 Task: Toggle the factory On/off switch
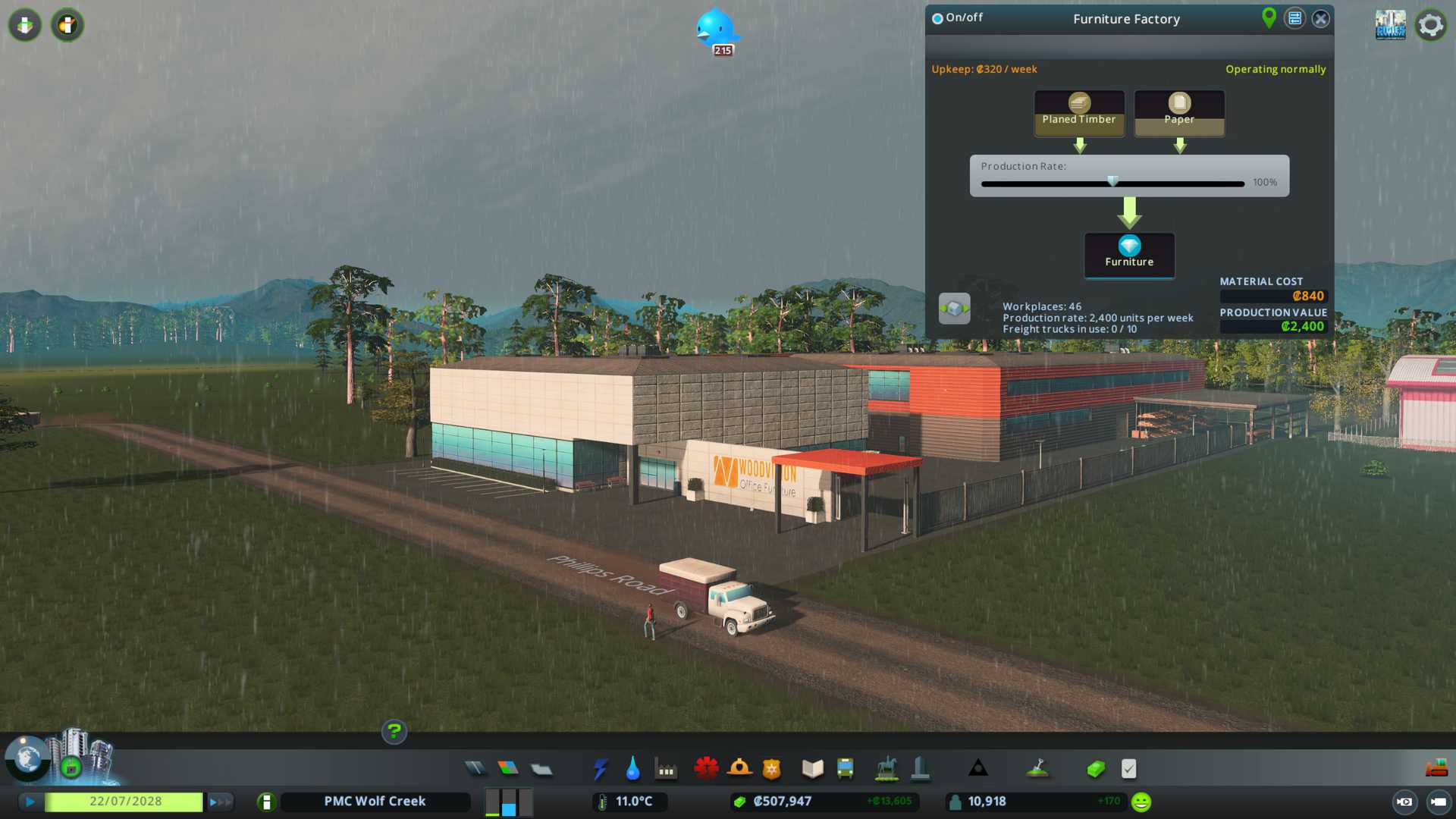pyautogui.click(x=938, y=18)
